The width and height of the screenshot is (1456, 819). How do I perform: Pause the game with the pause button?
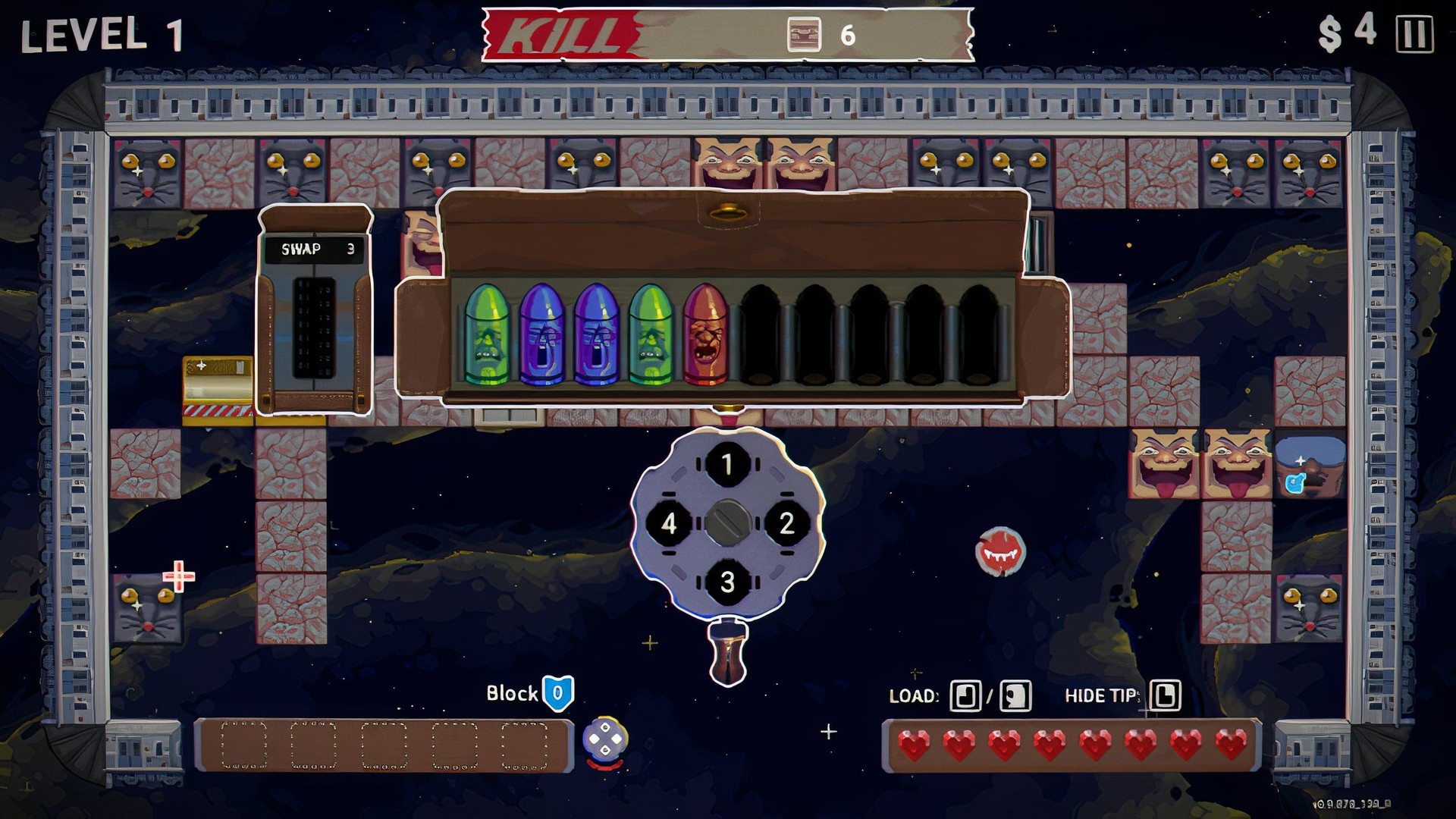(x=1414, y=34)
